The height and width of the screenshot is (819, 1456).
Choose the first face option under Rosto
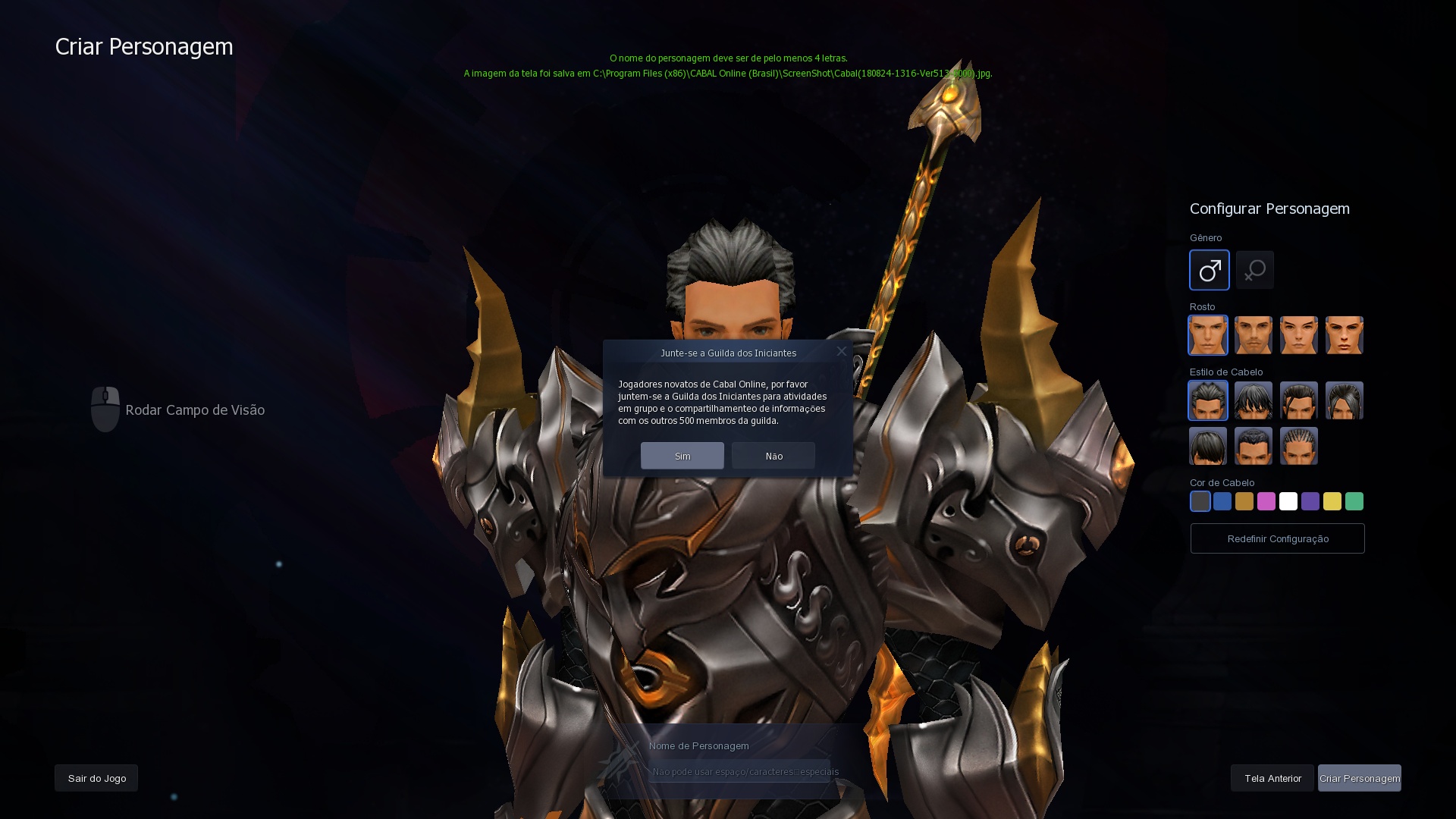pyautogui.click(x=1208, y=334)
